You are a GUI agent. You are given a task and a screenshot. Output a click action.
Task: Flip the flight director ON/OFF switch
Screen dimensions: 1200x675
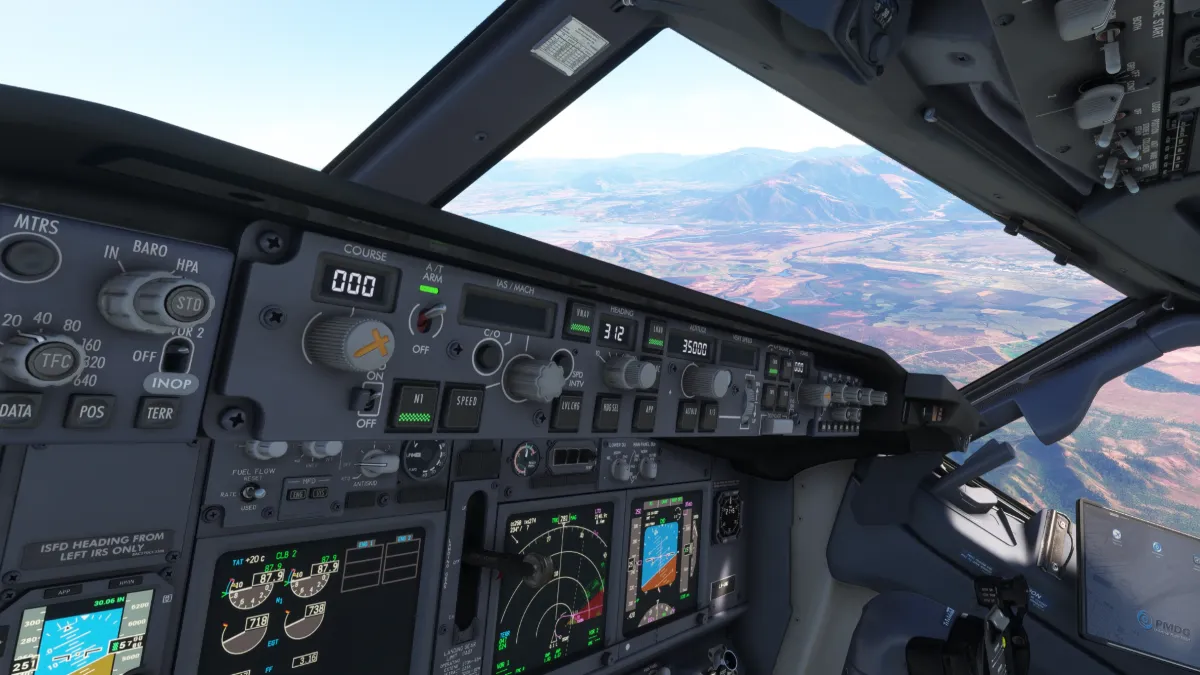(368, 398)
